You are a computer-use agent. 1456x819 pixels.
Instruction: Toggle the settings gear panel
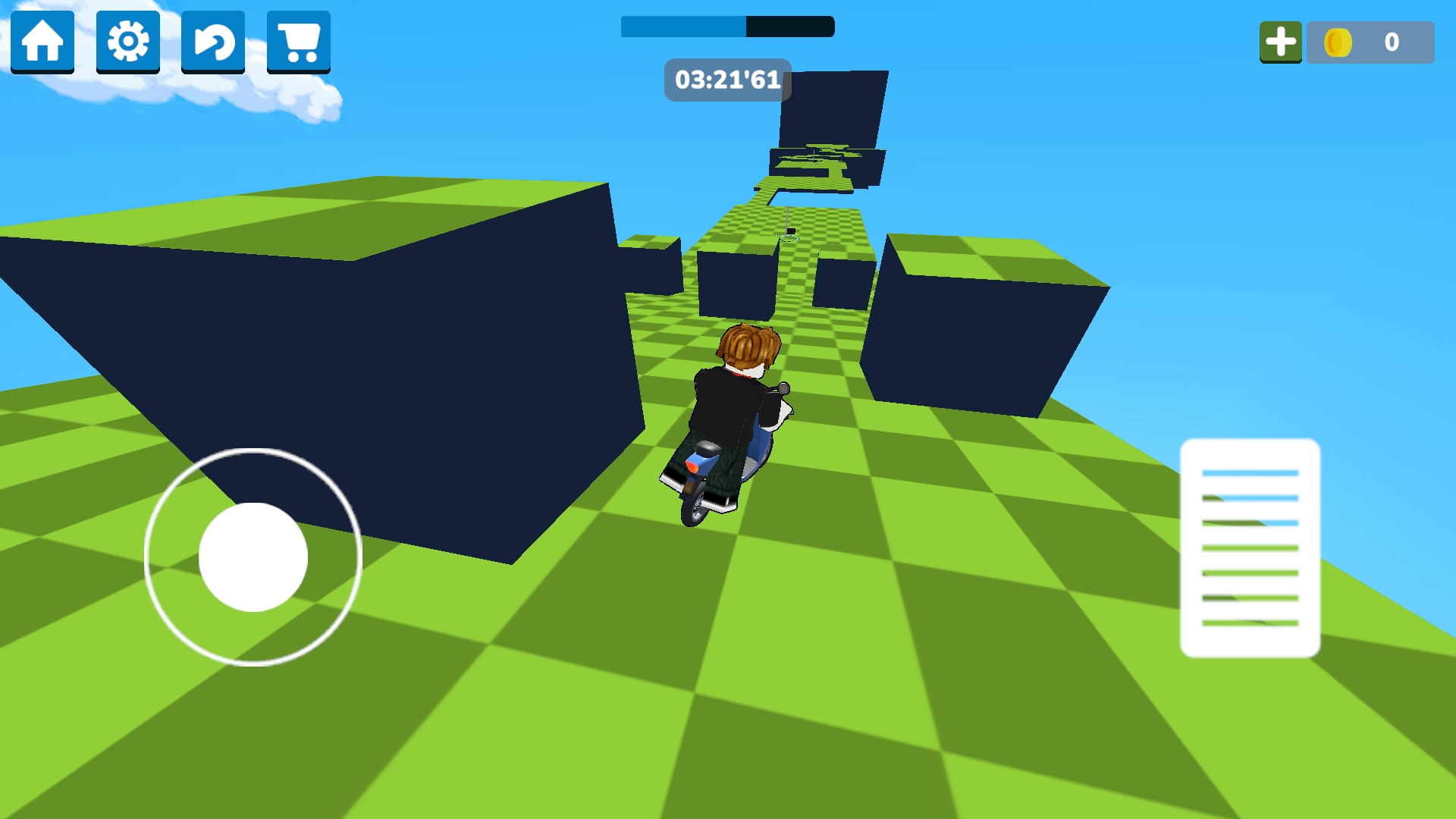(x=127, y=42)
